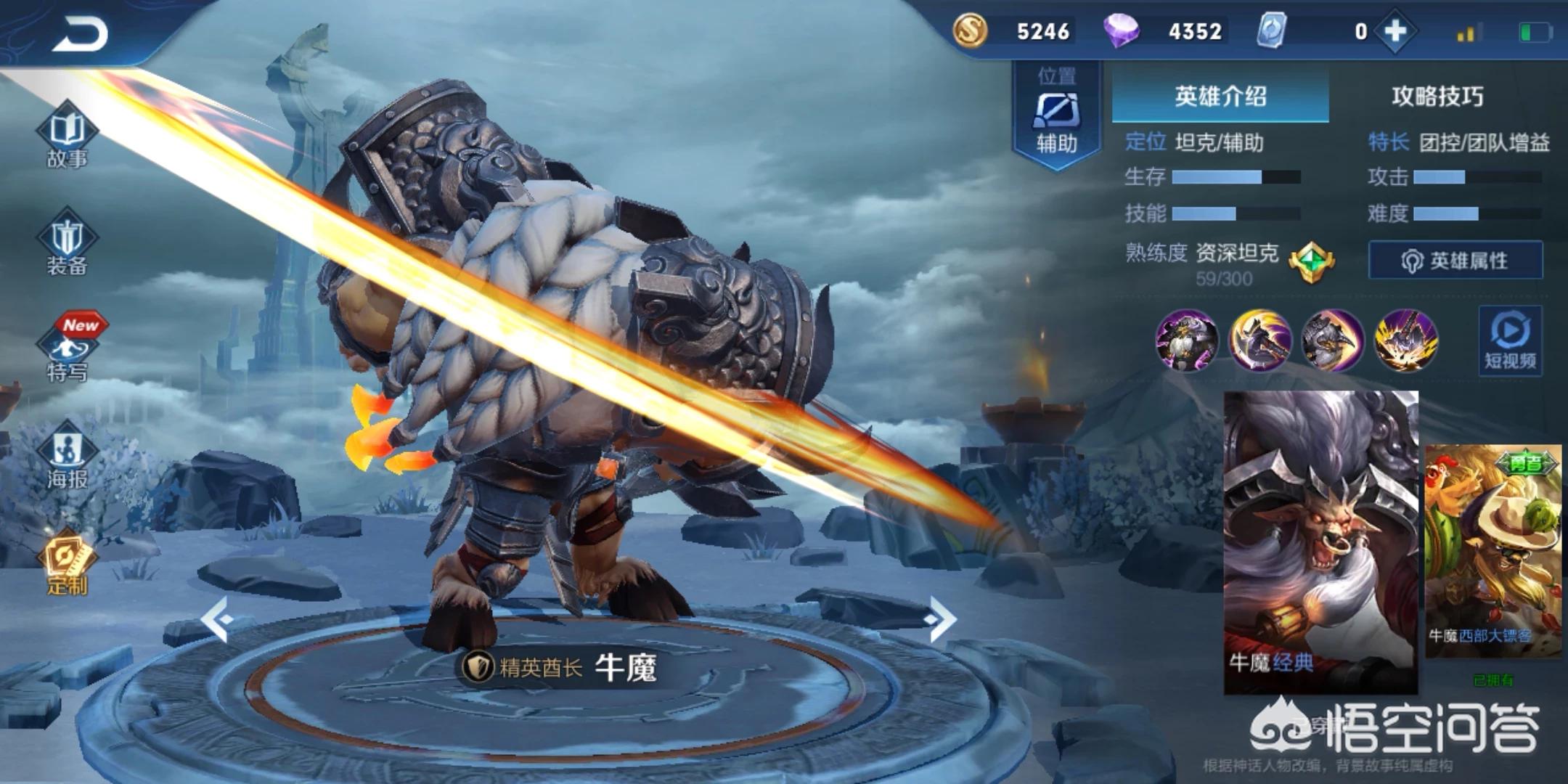The image size is (1568, 784).
Task: View the lightning ultimate skill icon
Action: click(1405, 340)
